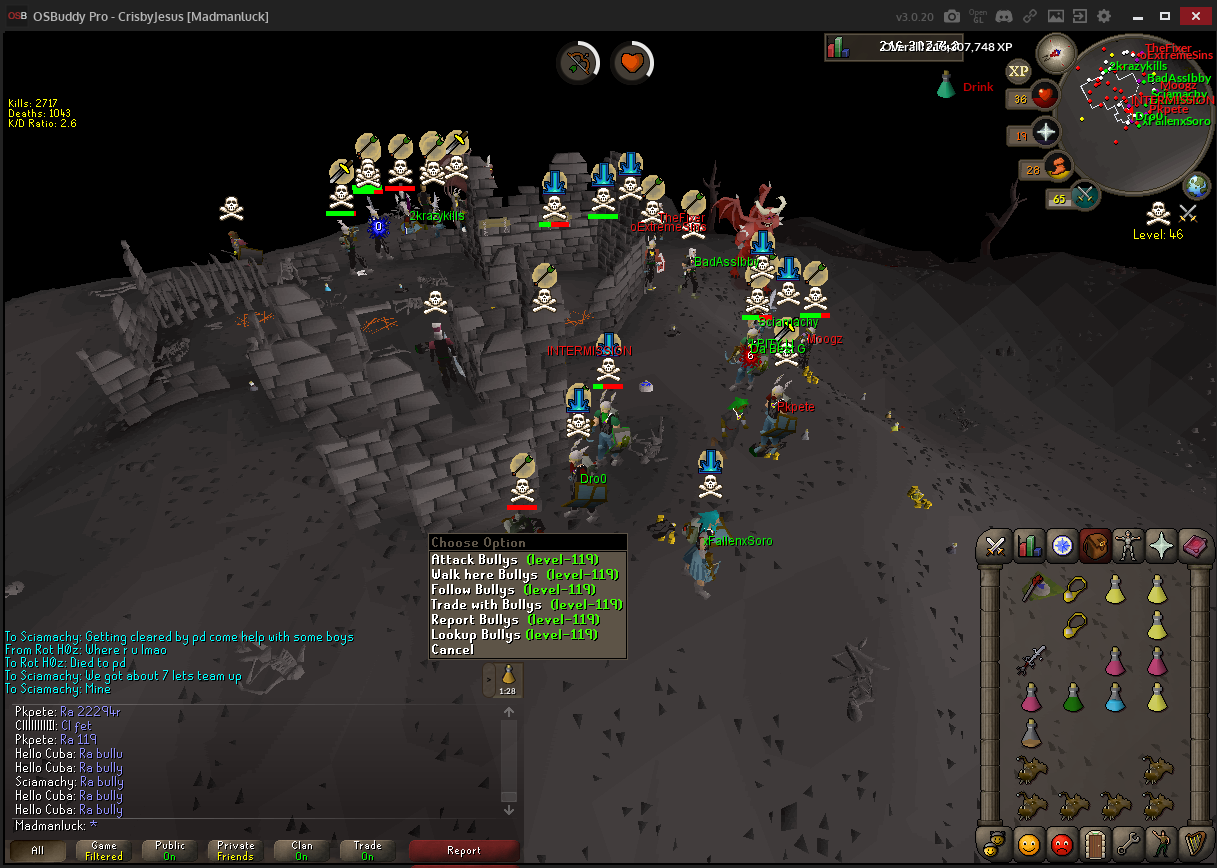Pick Lookup Bullys in the menu
This screenshot has height=868, width=1217.
click(x=513, y=635)
